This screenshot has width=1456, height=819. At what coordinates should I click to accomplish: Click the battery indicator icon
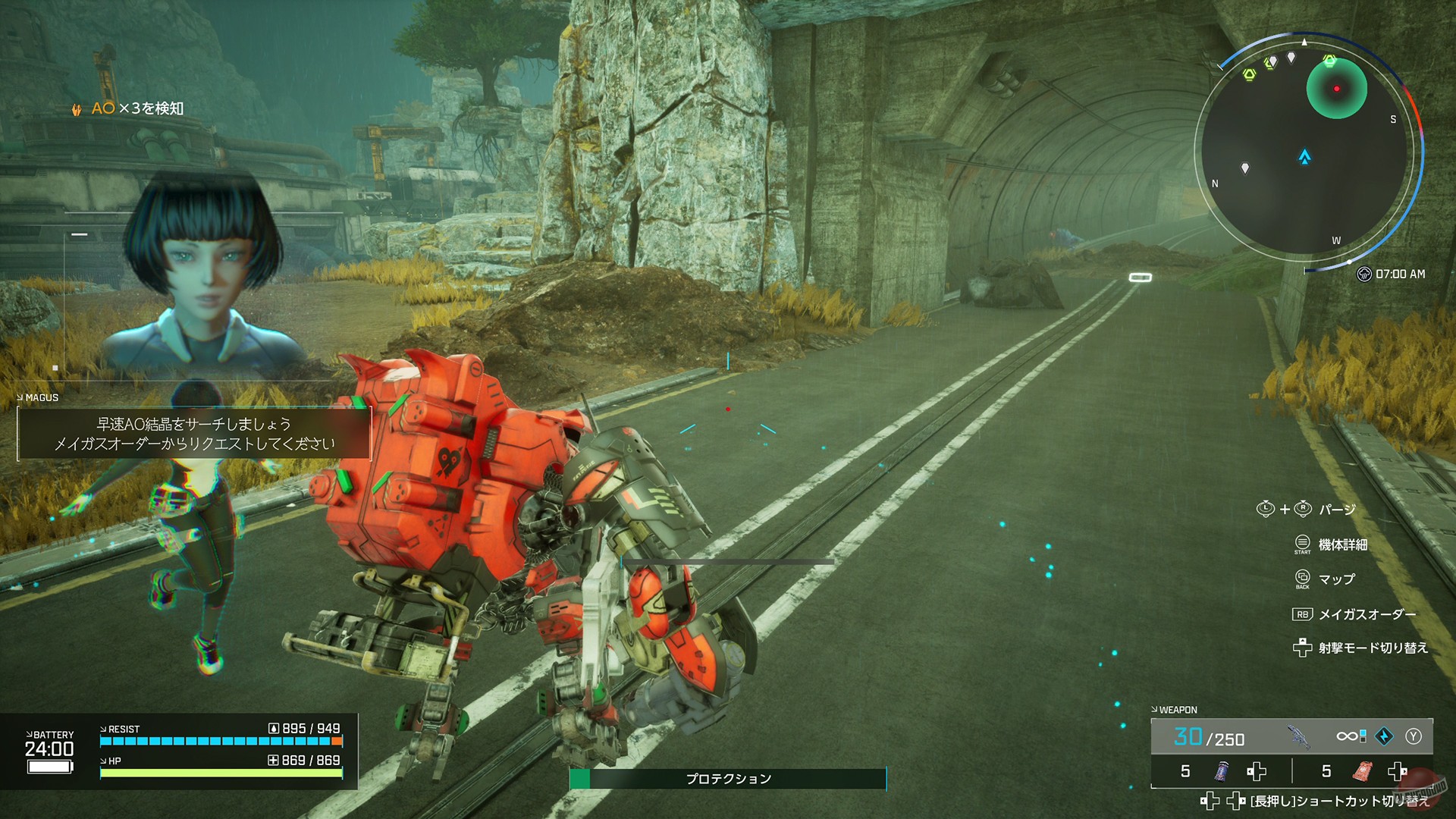point(49,767)
